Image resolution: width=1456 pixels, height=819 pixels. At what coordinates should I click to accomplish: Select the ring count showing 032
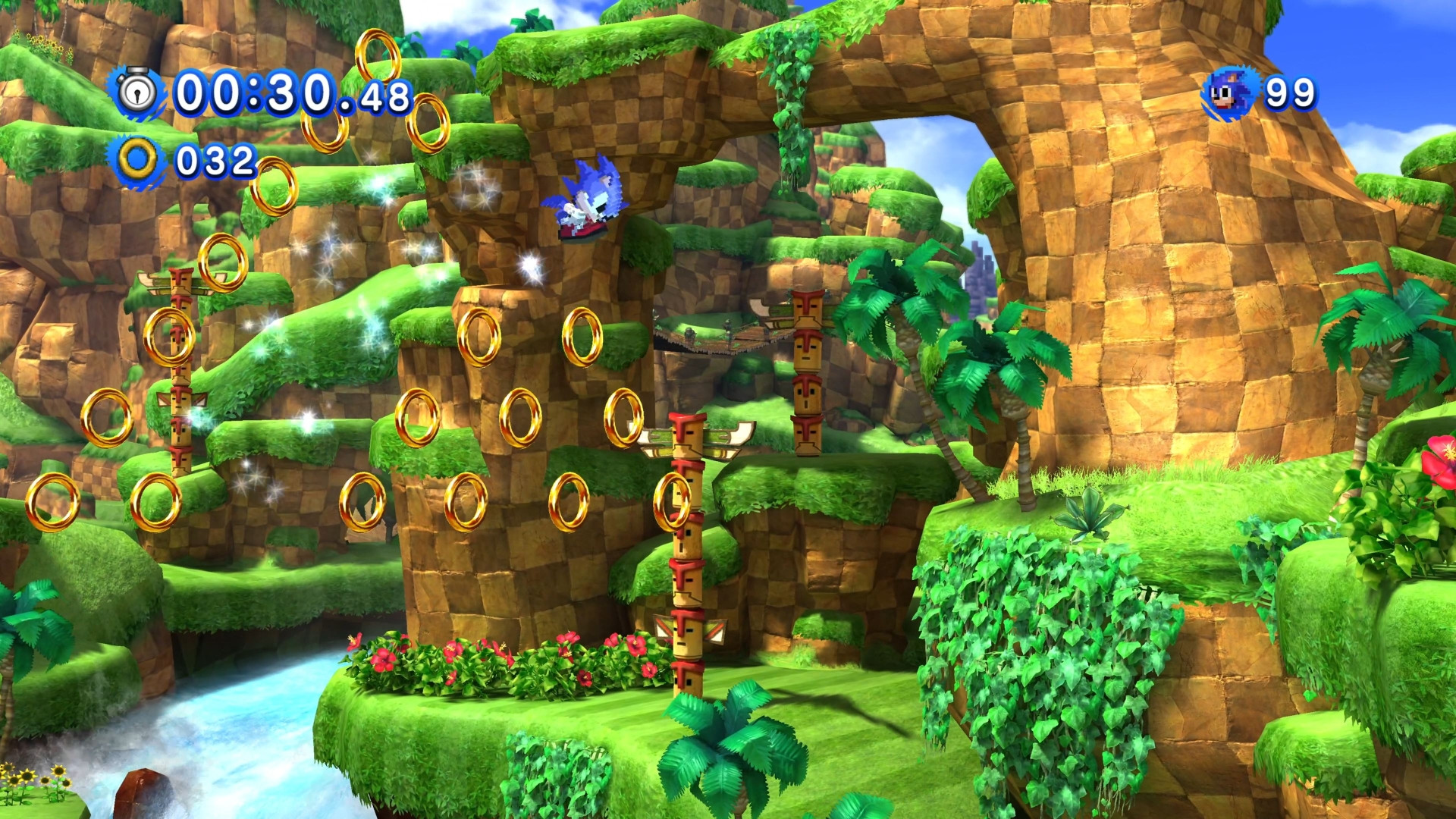[x=216, y=159]
